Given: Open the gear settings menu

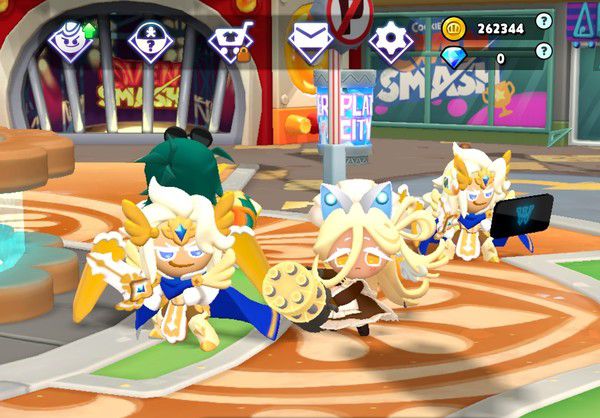Looking at the screenshot, I should tap(390, 41).
